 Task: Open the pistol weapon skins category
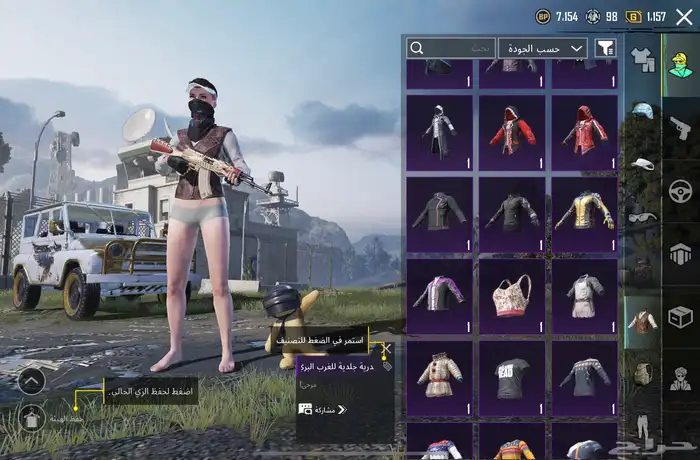pos(680,127)
